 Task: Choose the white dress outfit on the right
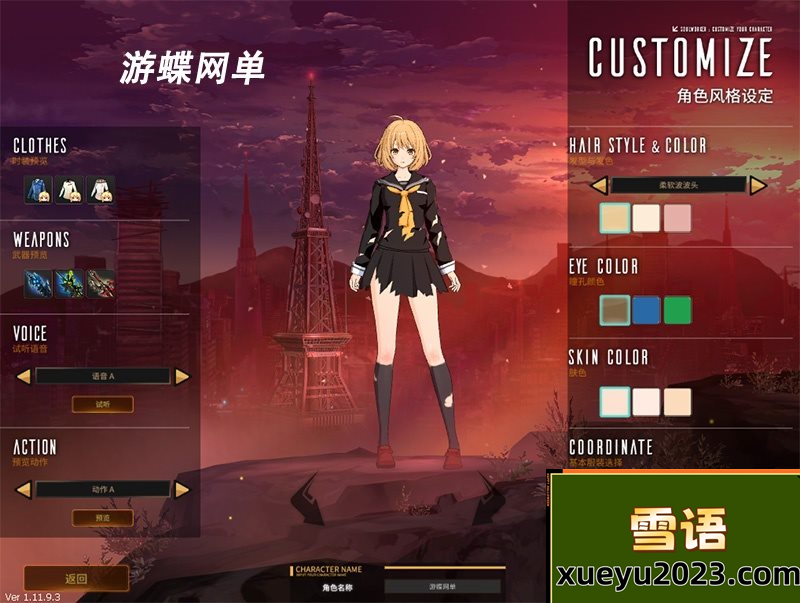coord(101,189)
